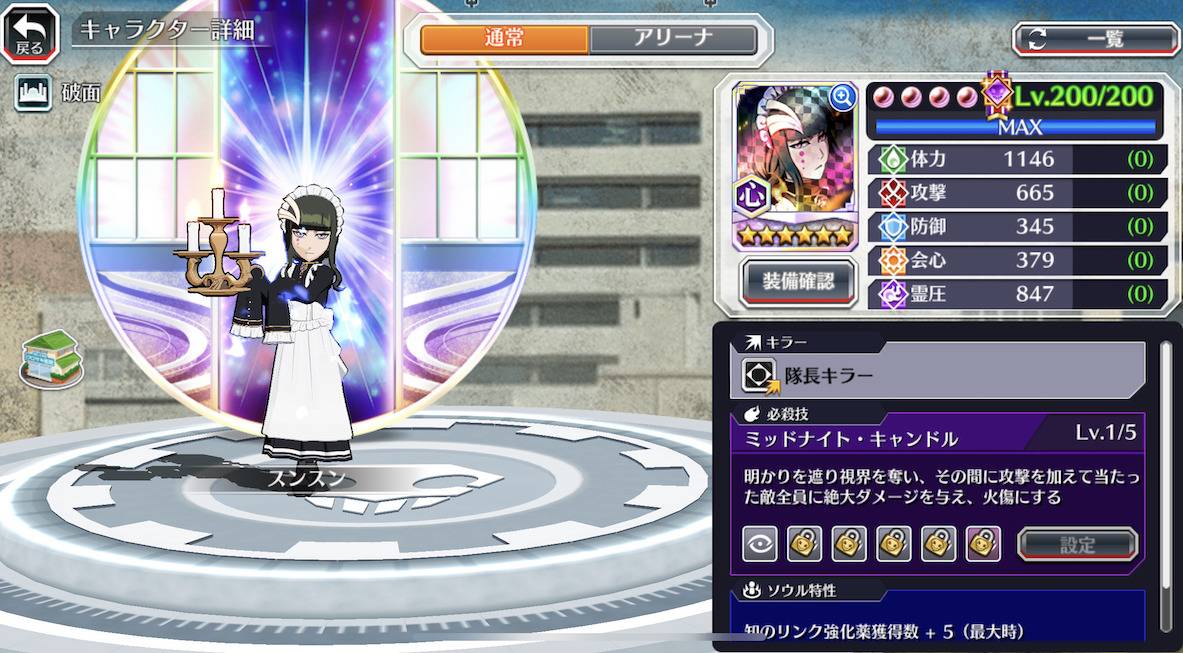
Task: Go back with the 戻る button
Action: pos(30,33)
